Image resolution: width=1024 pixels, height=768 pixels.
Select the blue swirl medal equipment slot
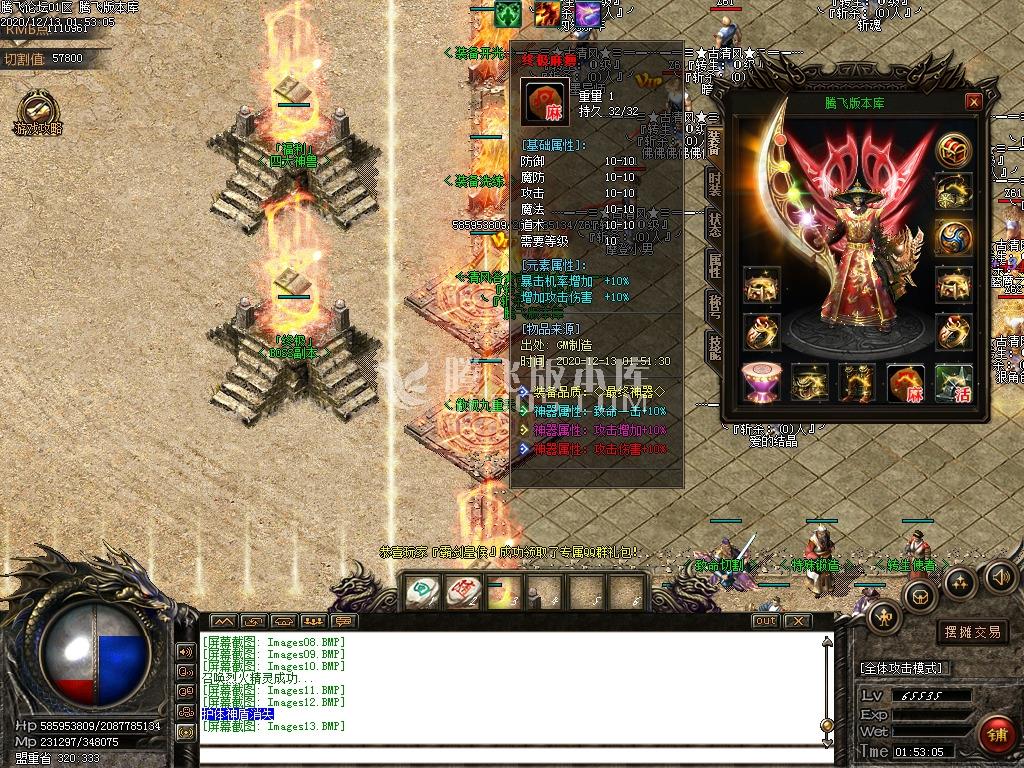click(x=954, y=238)
